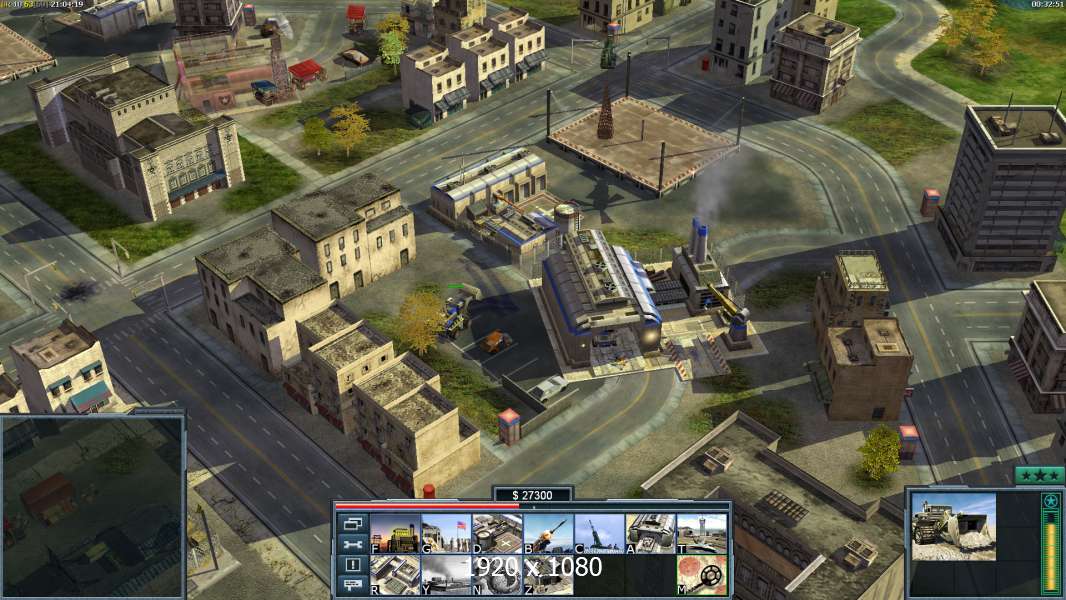Choose the large complex building icon (R)

point(395,575)
